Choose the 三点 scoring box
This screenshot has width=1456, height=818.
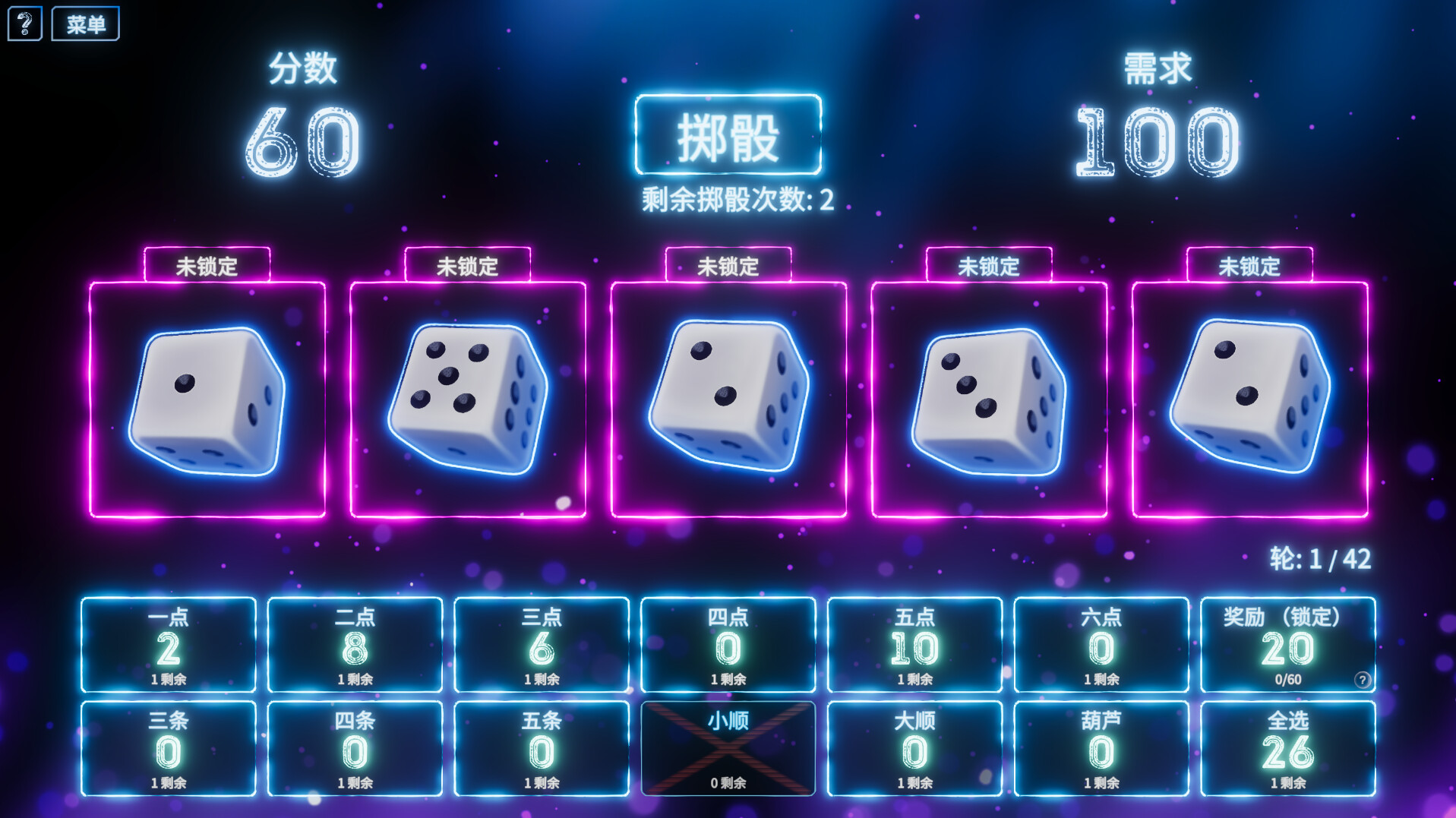(541, 646)
